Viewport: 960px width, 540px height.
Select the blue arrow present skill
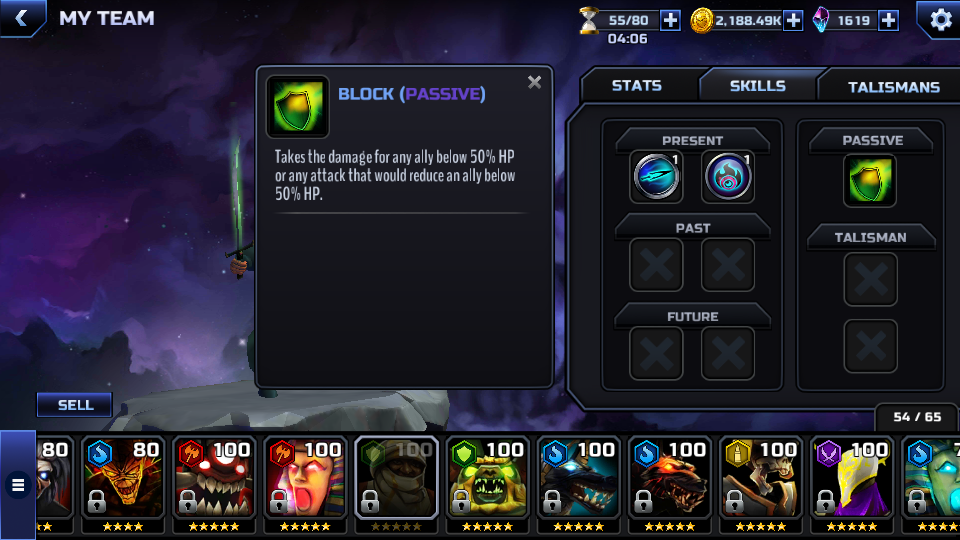point(657,177)
